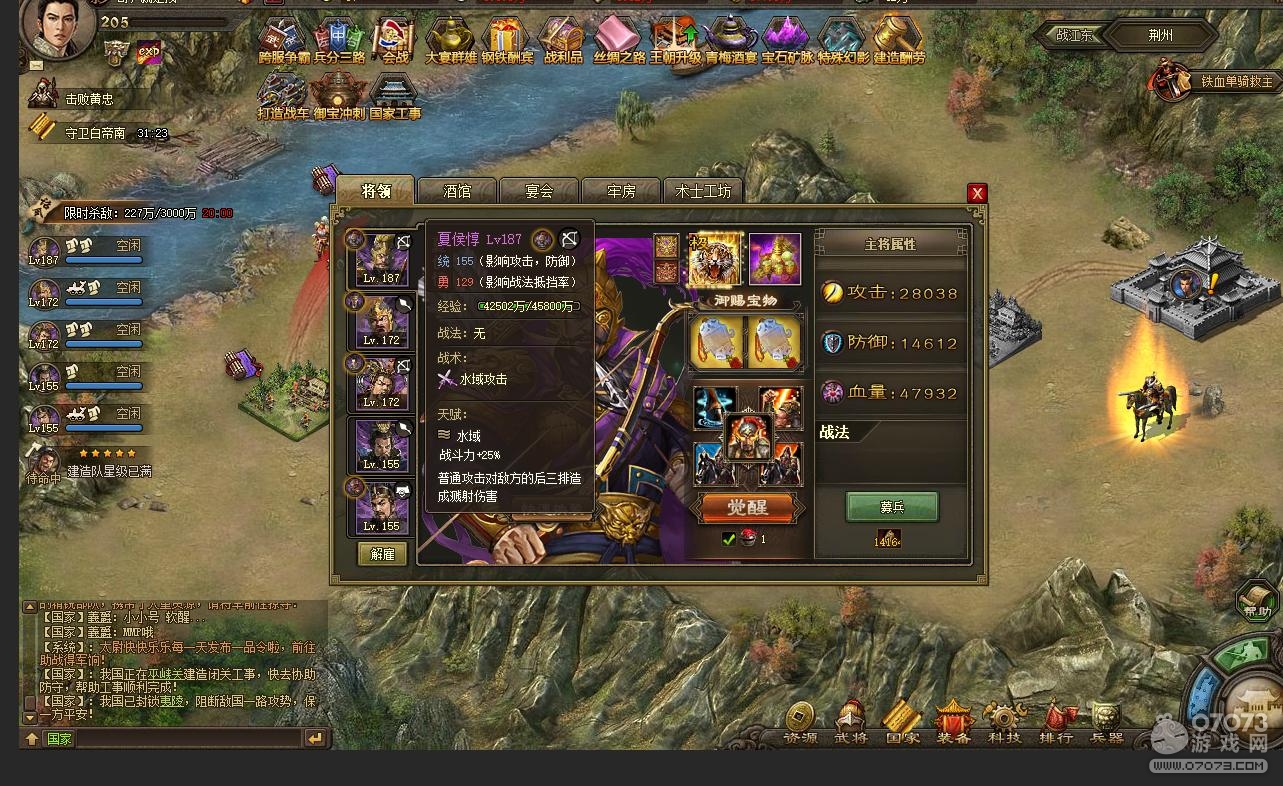Switch to the 酒馆 tab

pyautogui.click(x=457, y=190)
